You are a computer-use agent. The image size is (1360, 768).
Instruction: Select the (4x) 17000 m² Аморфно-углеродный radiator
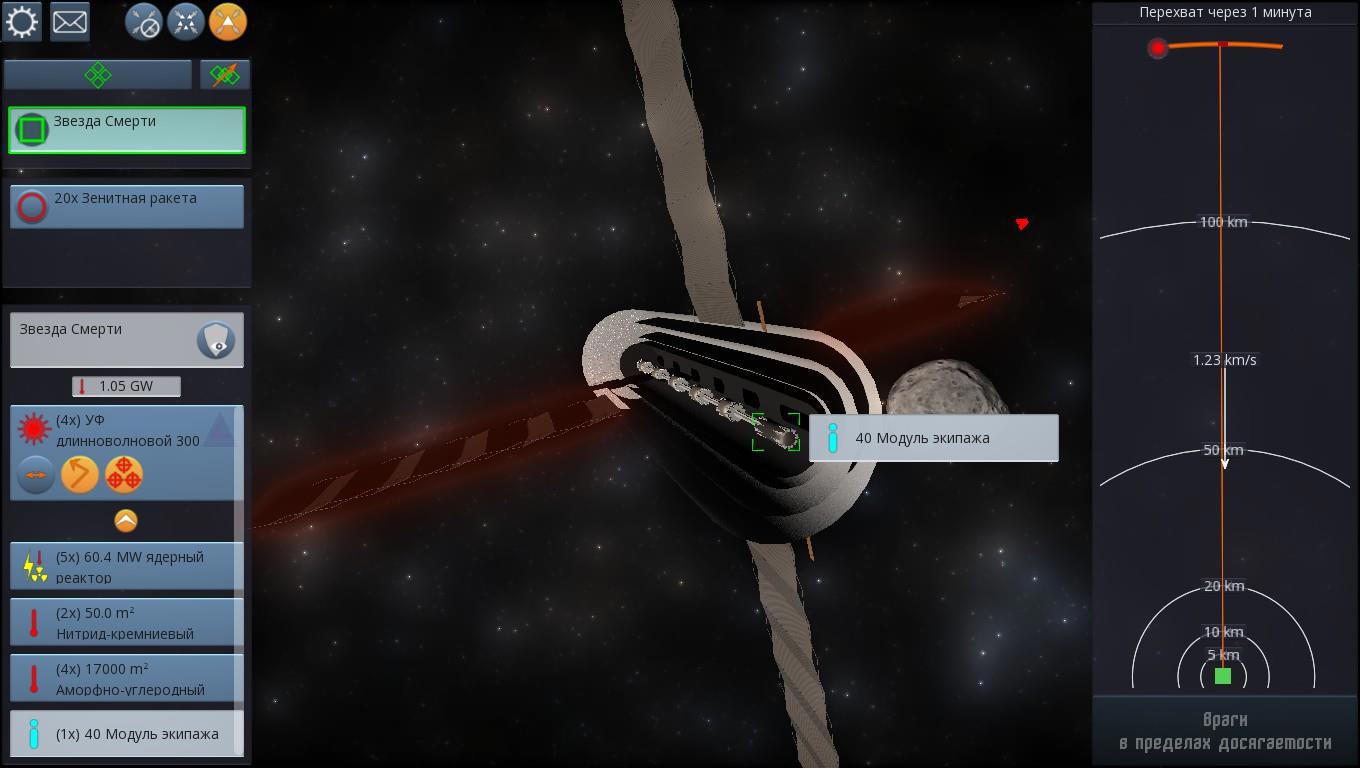point(127,678)
